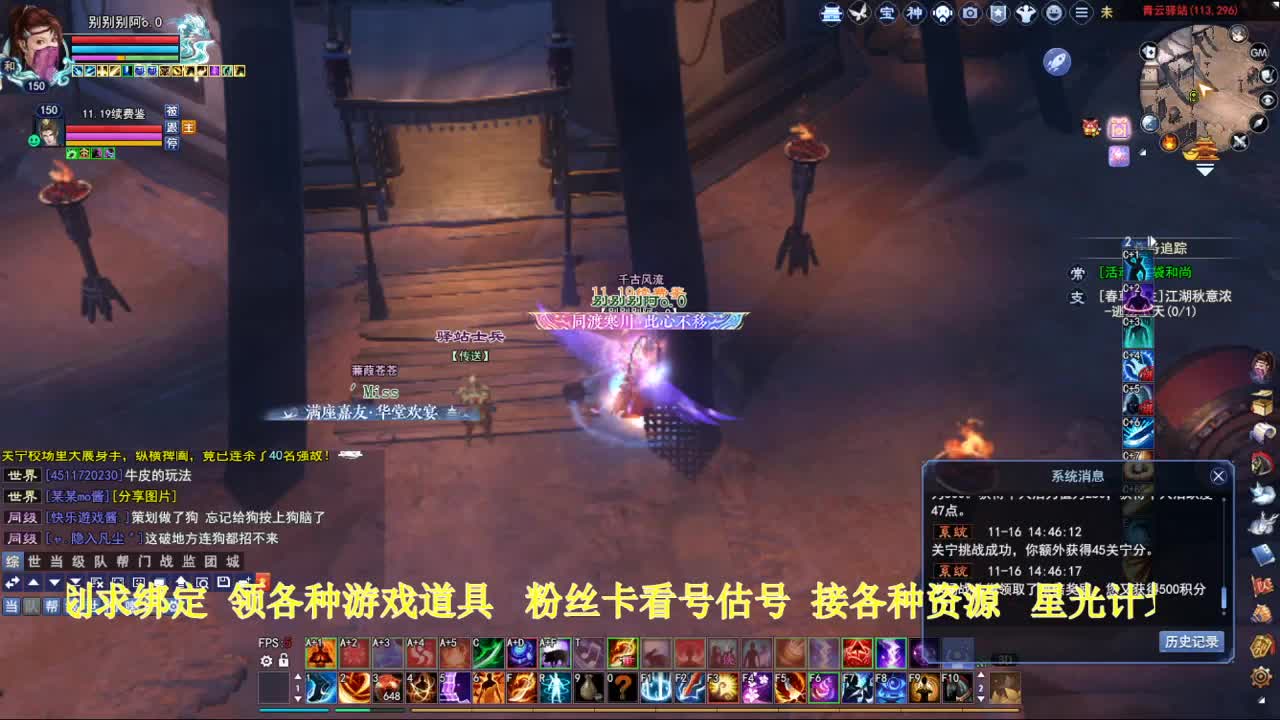This screenshot has width=1280, height=720.
Task: Click the butterfly icon in the top bar
Action: coord(860,13)
